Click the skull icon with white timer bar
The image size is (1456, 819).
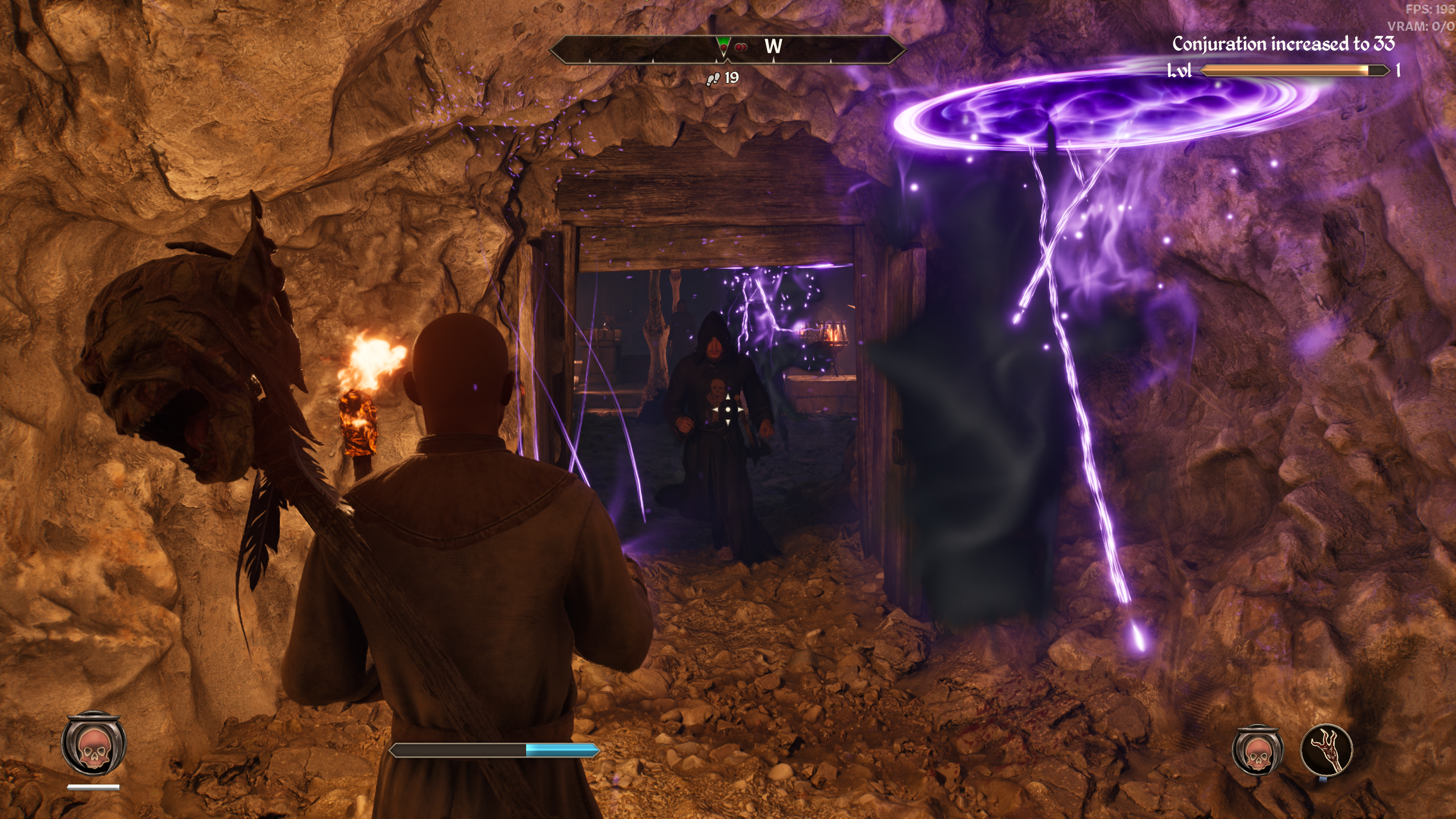point(94,744)
